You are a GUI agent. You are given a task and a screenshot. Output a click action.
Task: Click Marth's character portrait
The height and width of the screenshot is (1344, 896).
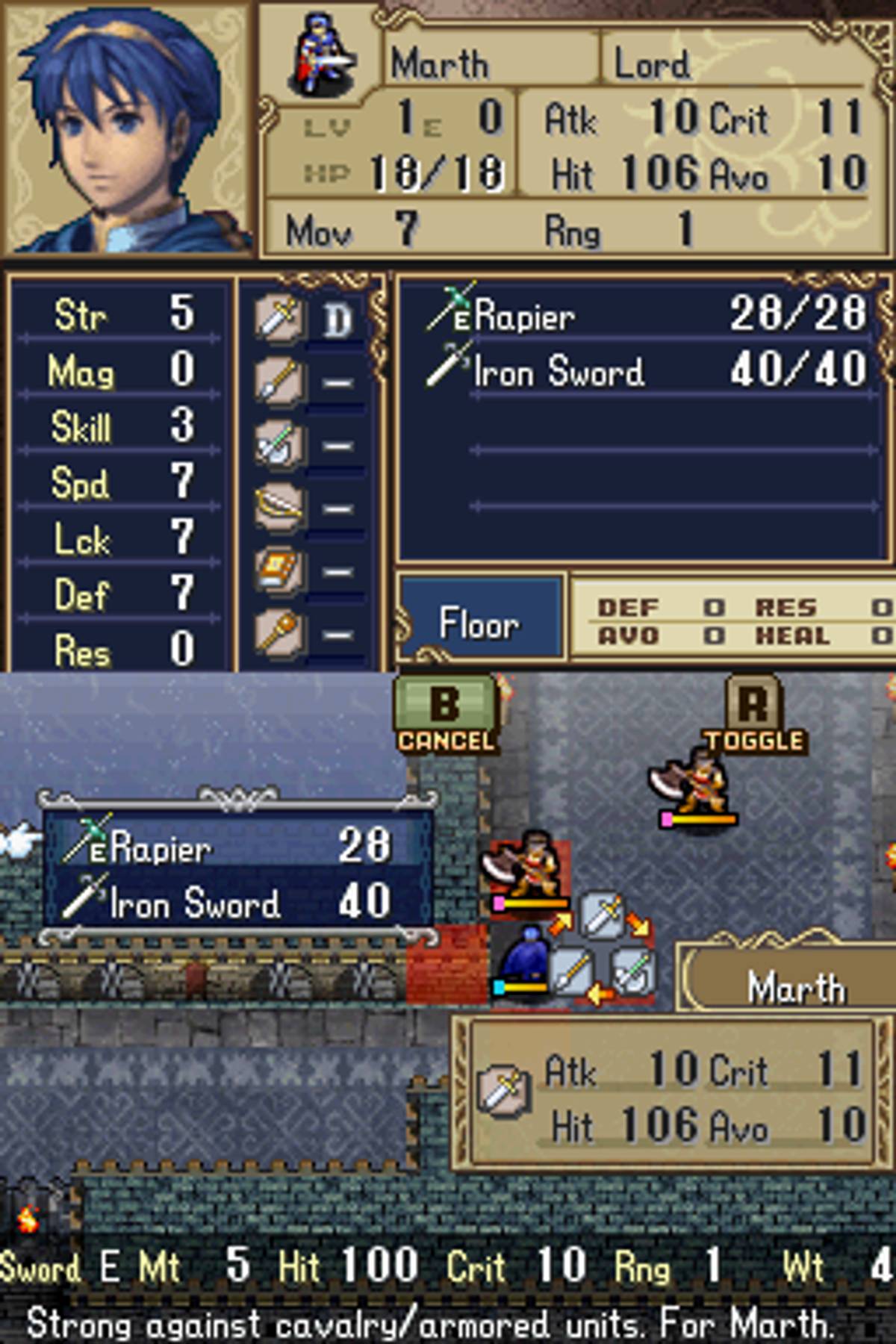click(x=128, y=128)
